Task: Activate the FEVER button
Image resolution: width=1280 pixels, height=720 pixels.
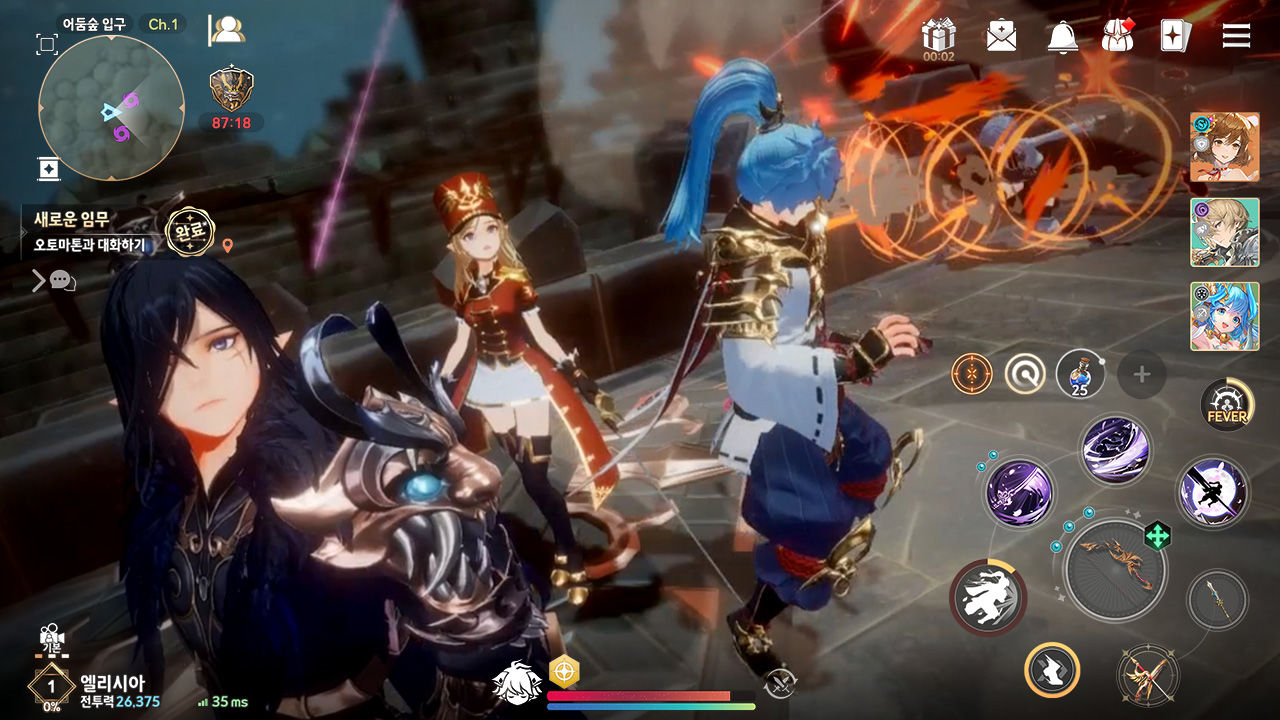Action: pyautogui.click(x=1227, y=405)
